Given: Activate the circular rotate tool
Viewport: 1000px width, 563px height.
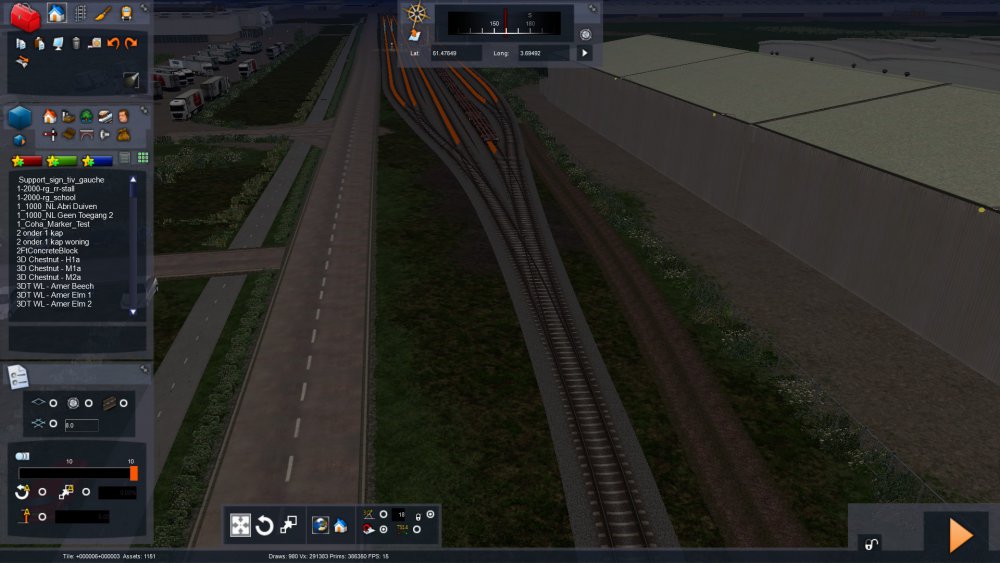Looking at the screenshot, I should [264, 525].
